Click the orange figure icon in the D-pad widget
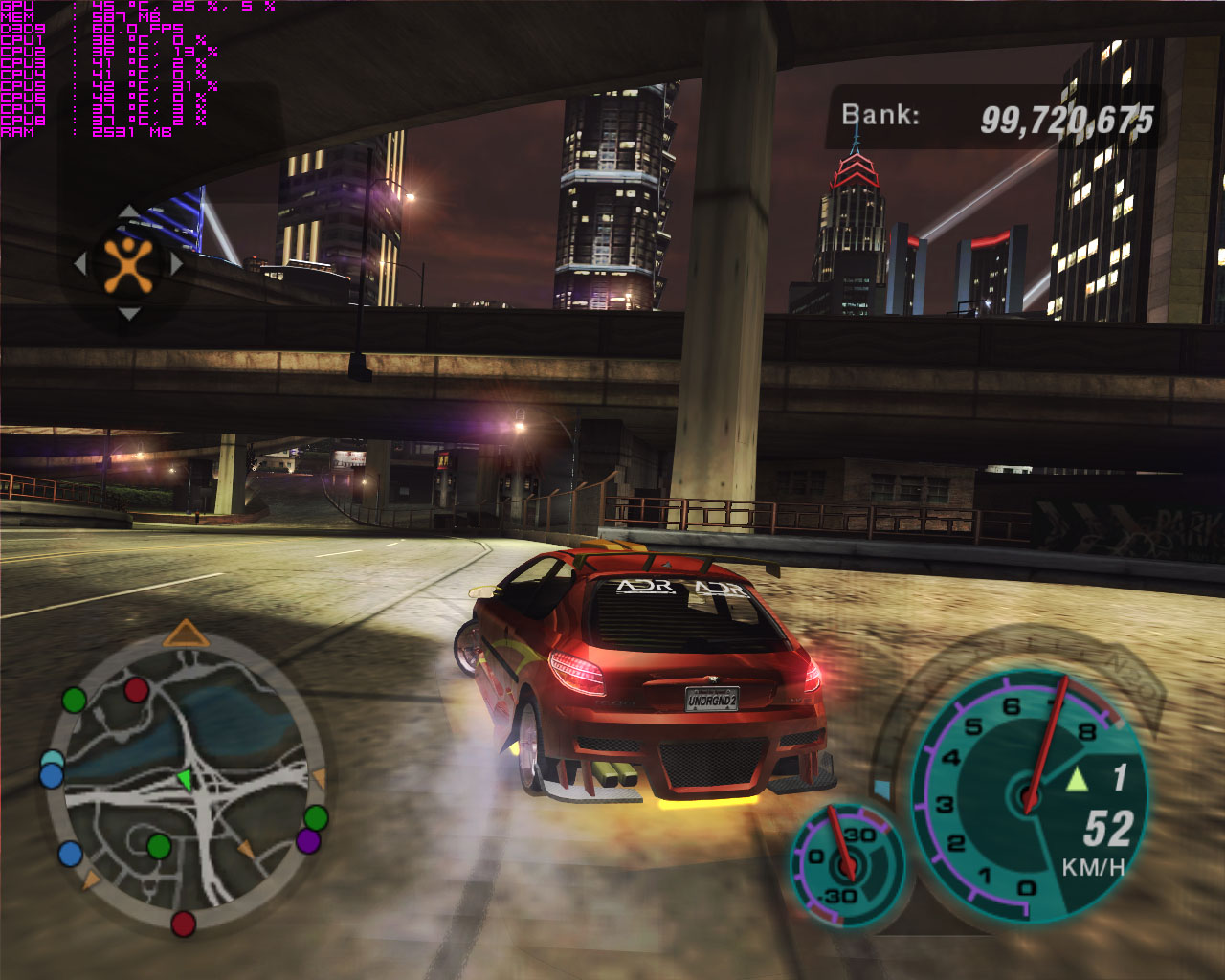This screenshot has width=1225, height=980. (128, 264)
